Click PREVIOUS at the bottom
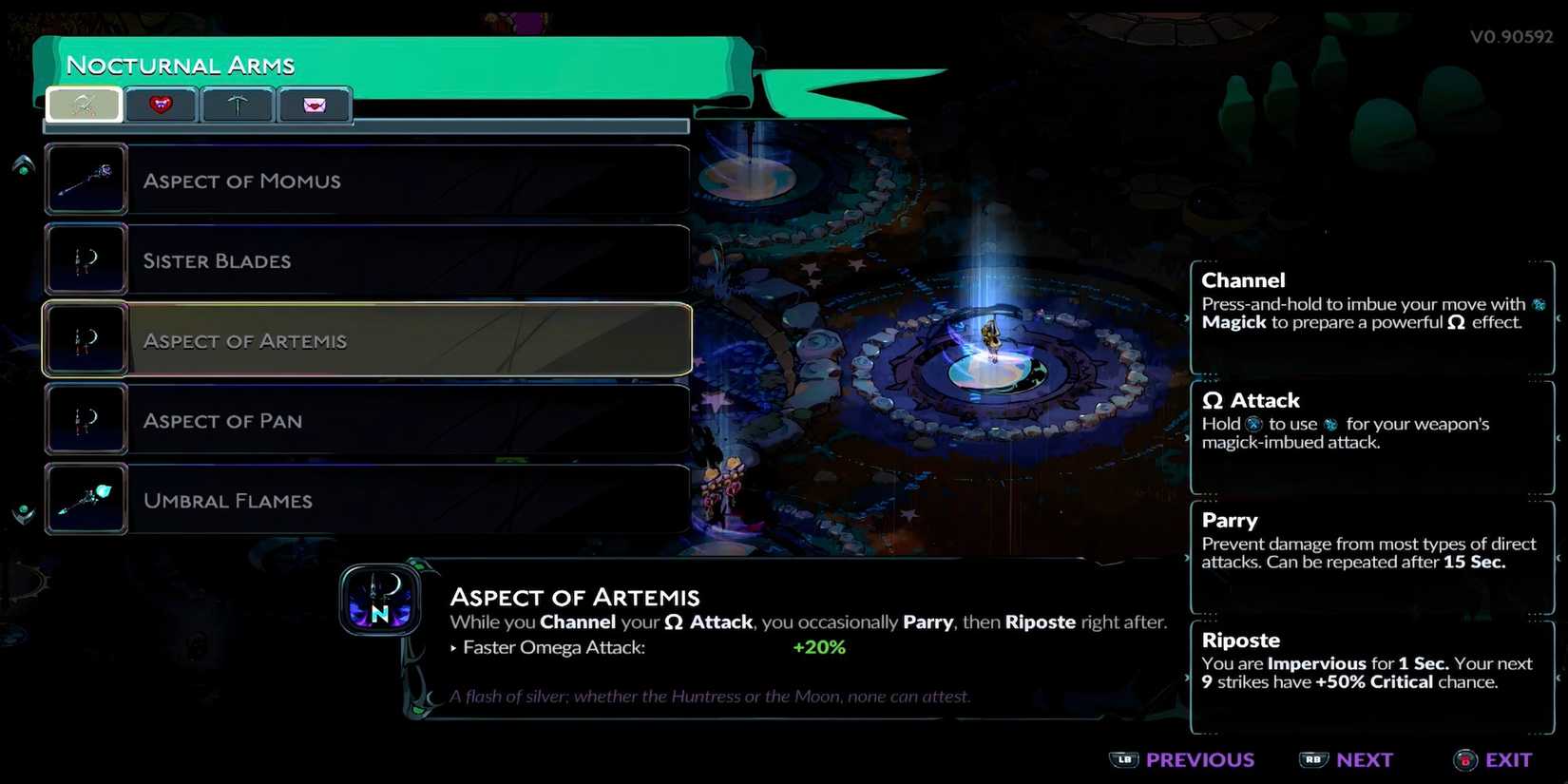Viewport: 1568px width, 784px height. (x=1199, y=760)
